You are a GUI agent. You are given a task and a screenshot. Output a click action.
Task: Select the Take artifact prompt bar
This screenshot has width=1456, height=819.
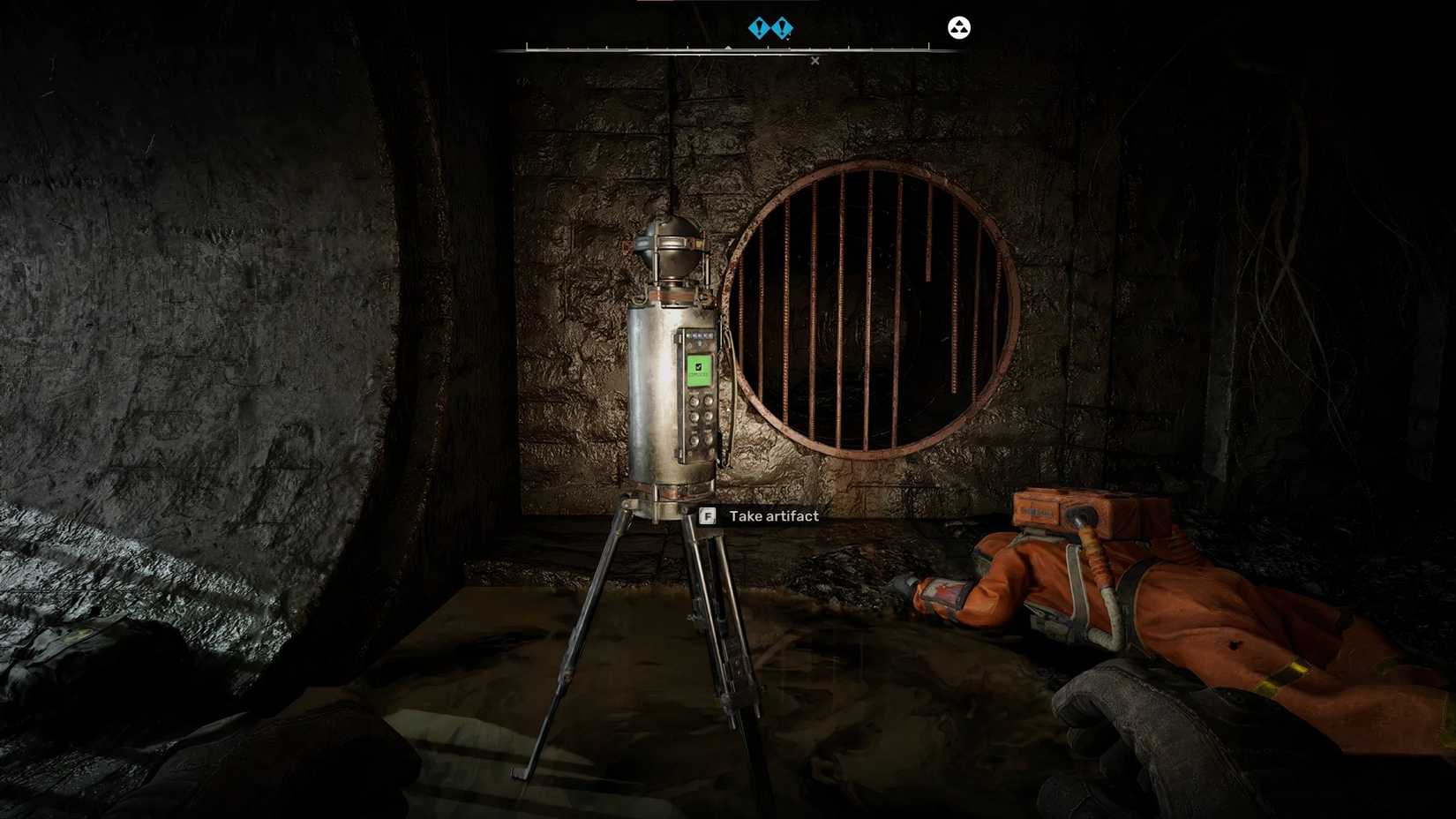coord(759,516)
